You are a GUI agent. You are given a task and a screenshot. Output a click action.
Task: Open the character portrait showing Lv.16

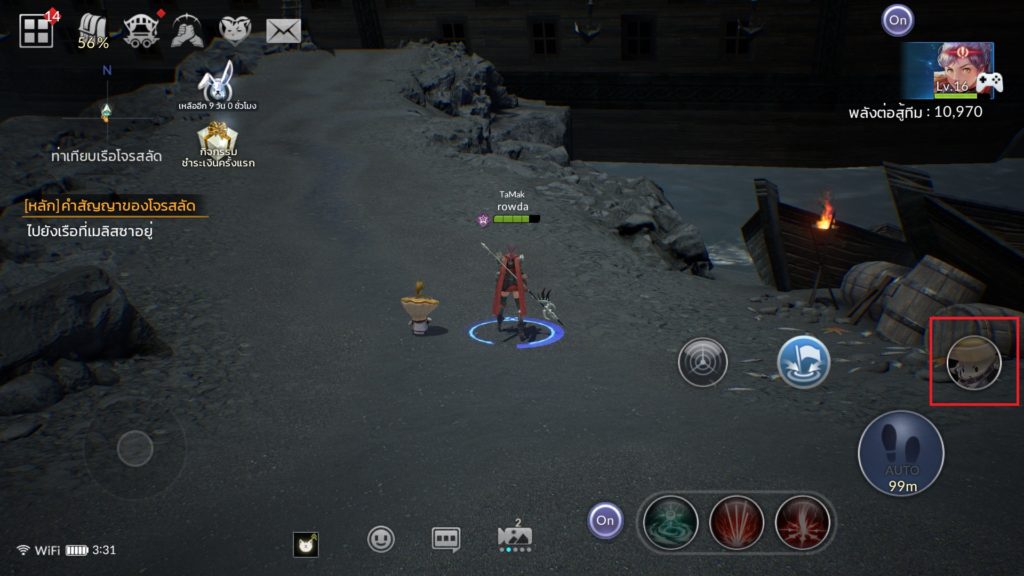pyautogui.click(x=948, y=70)
